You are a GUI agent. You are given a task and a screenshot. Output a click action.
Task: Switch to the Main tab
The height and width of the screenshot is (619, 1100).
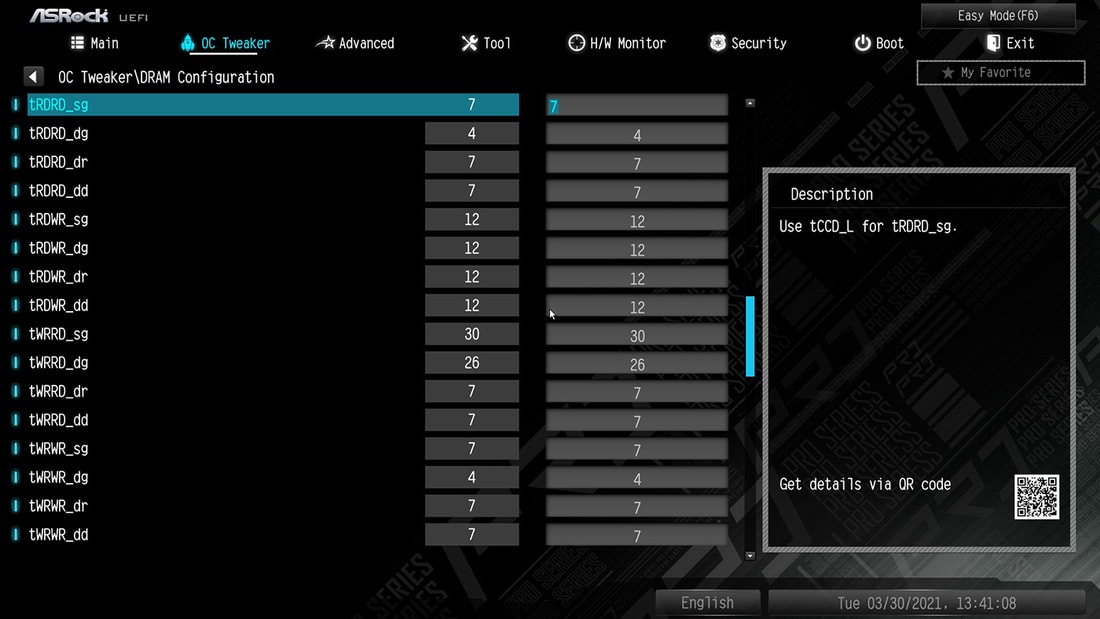click(x=95, y=43)
